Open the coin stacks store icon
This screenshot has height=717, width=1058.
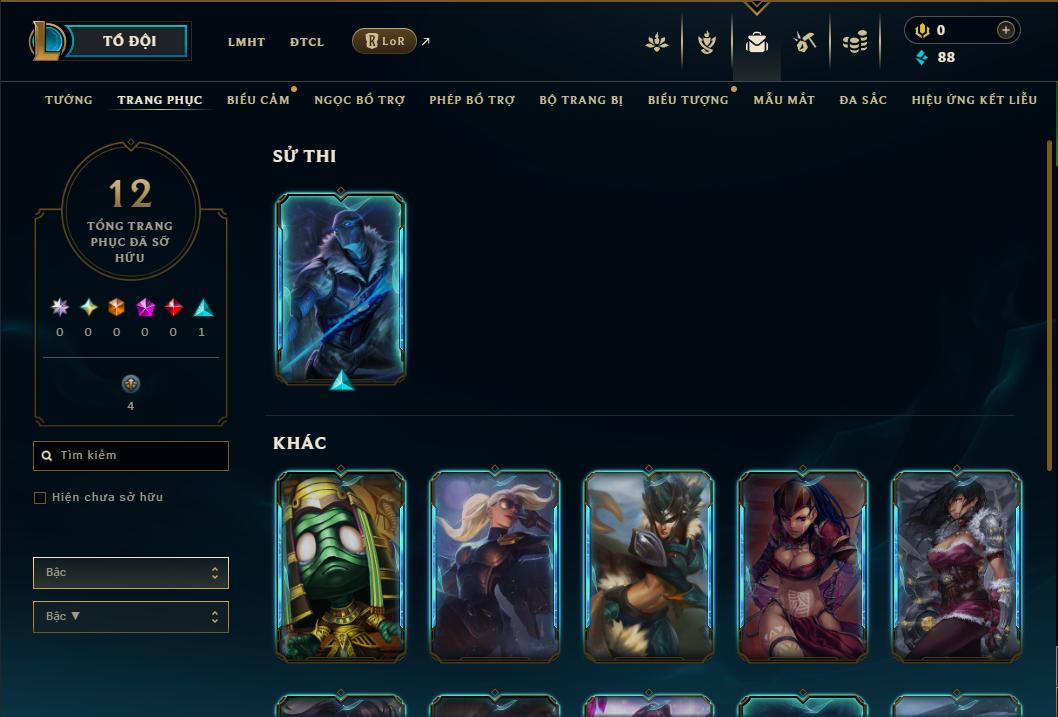[855, 42]
